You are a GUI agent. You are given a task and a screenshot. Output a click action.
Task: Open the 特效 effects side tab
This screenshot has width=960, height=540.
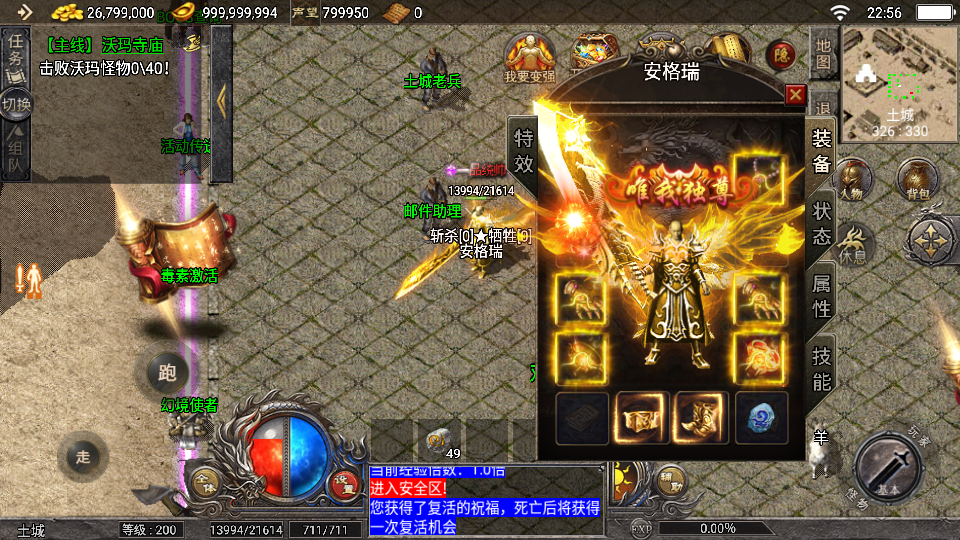tap(523, 151)
